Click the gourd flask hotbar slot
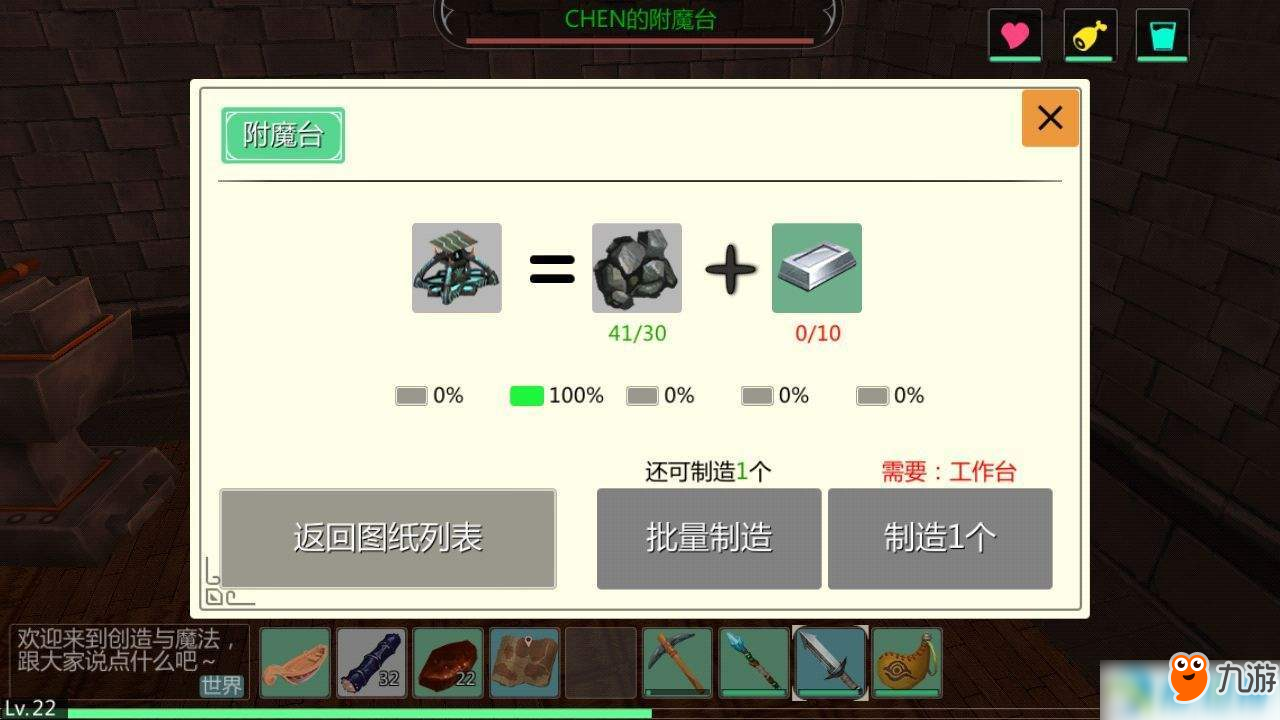 pos(905,661)
